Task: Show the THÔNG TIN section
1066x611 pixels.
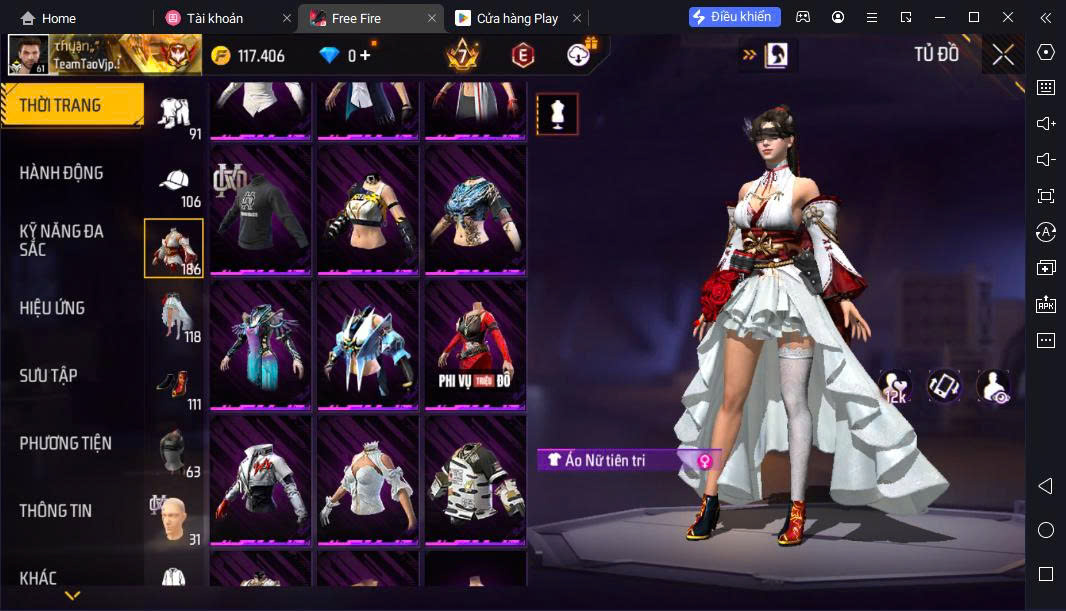Action: click(x=56, y=511)
